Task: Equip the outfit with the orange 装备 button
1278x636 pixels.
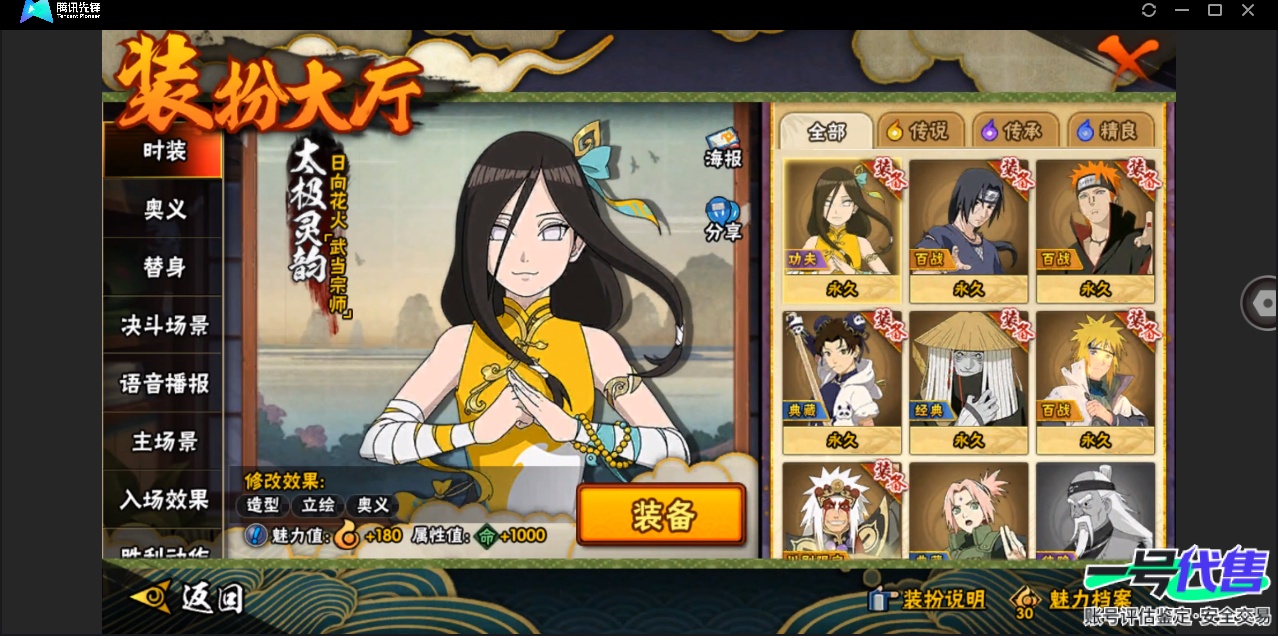Action: 661,515
